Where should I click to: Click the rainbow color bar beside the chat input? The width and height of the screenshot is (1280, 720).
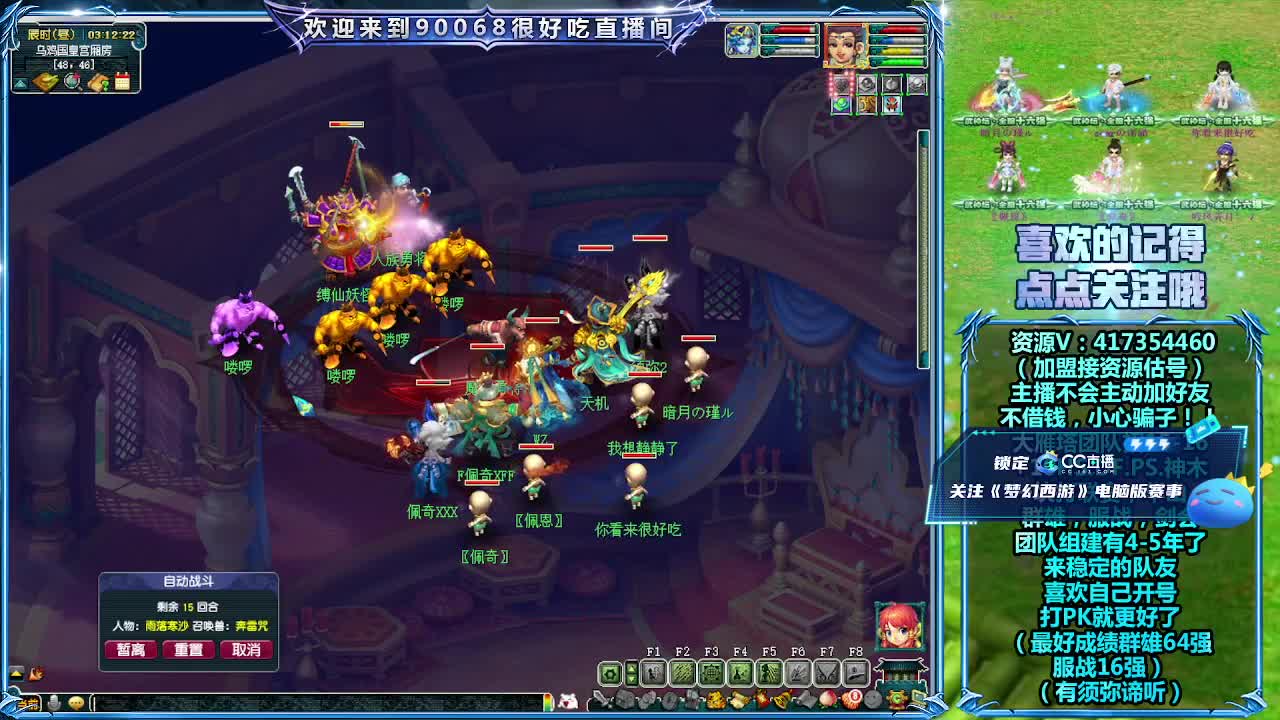548,700
